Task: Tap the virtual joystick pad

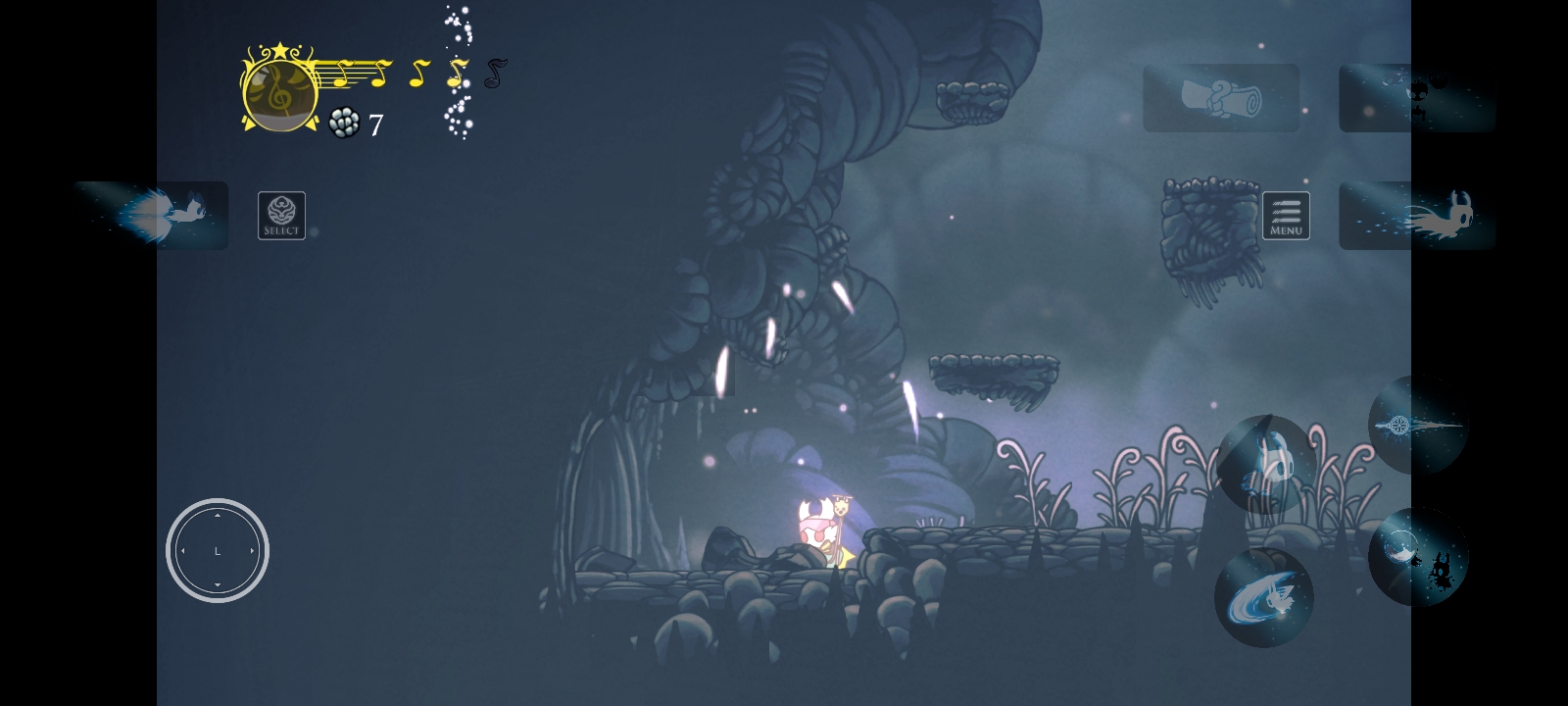Action: 218,551
